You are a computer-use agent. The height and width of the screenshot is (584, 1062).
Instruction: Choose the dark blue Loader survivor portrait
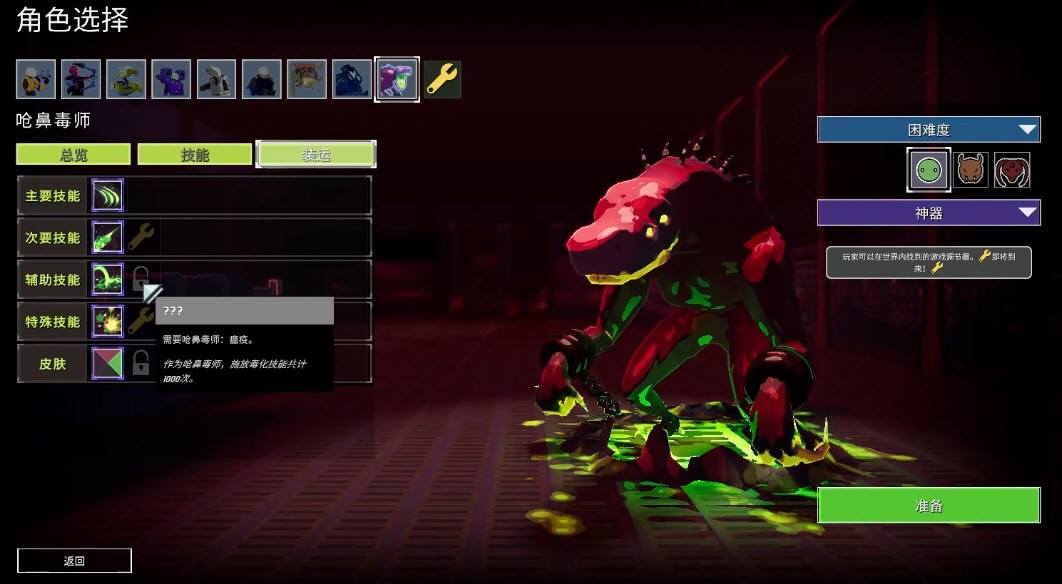pos(352,79)
